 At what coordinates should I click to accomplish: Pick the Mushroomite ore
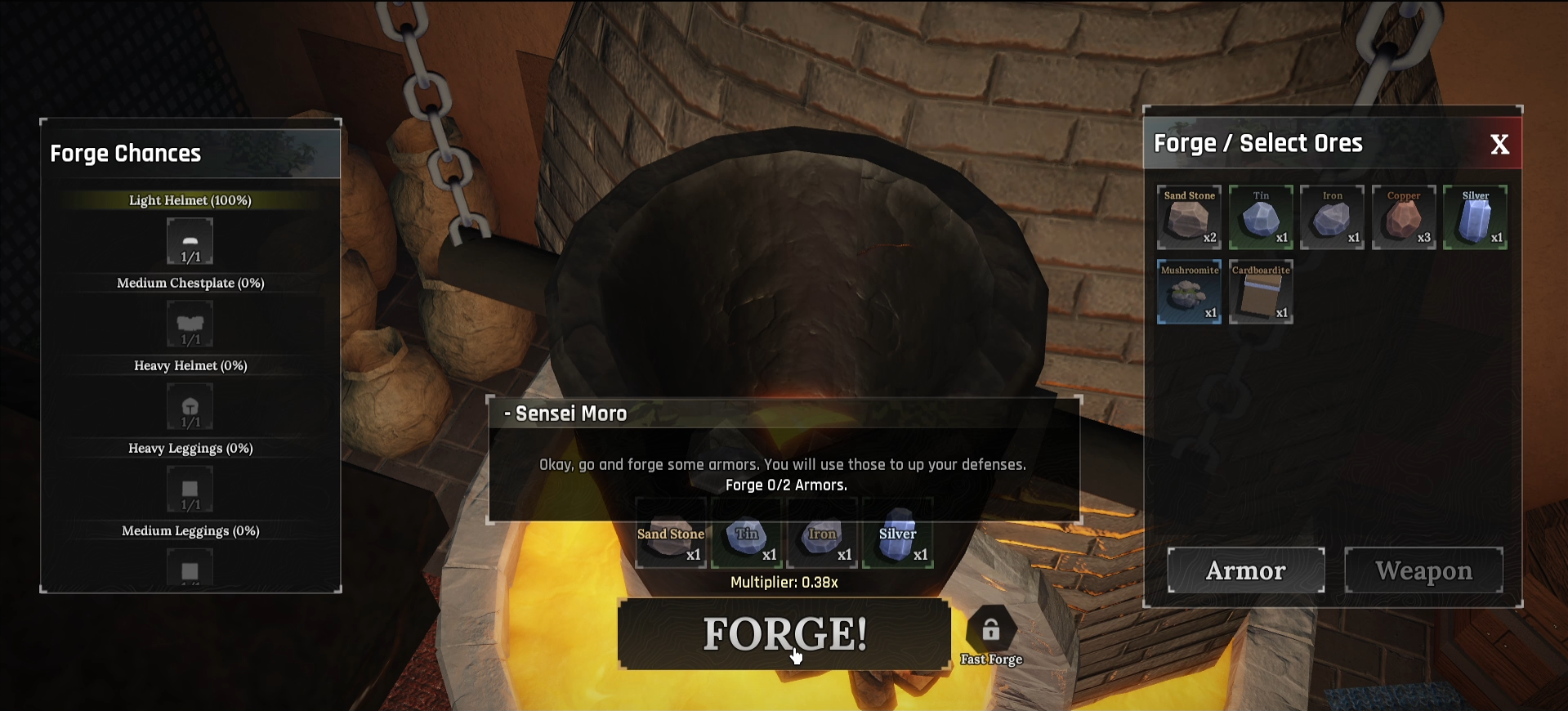click(1188, 291)
